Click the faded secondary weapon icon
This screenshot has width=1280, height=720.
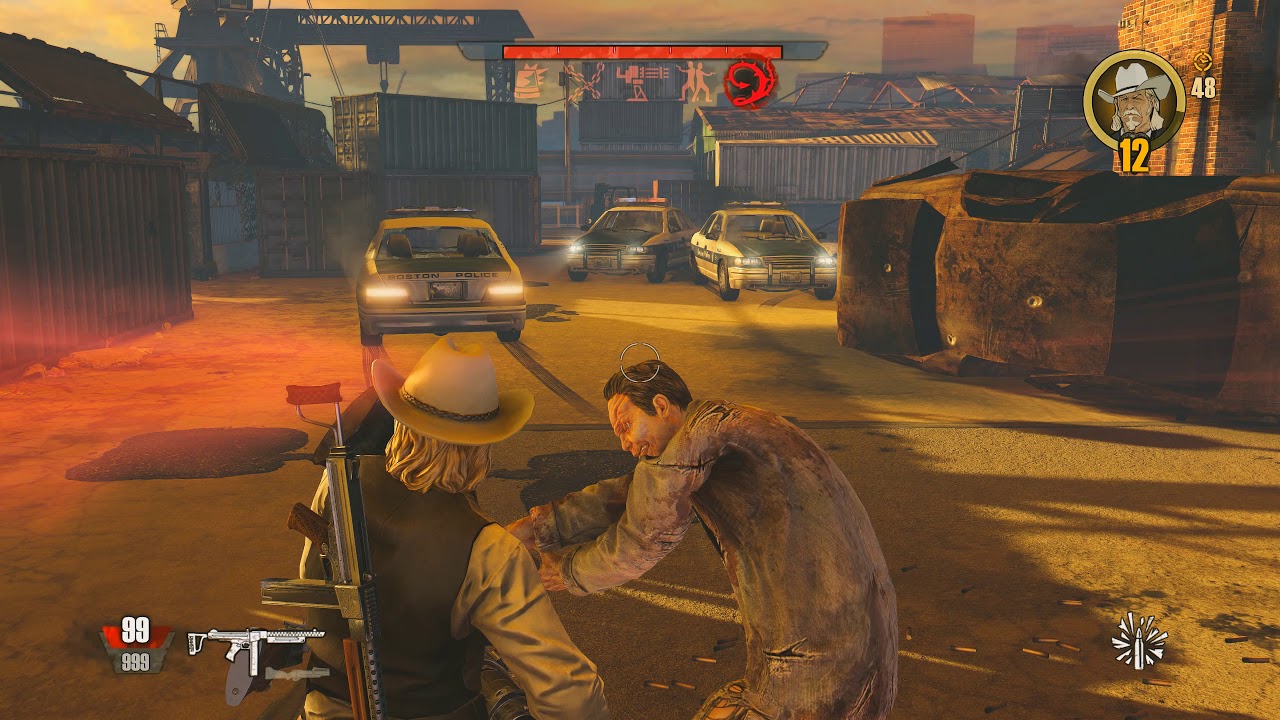pyautogui.click(x=297, y=672)
